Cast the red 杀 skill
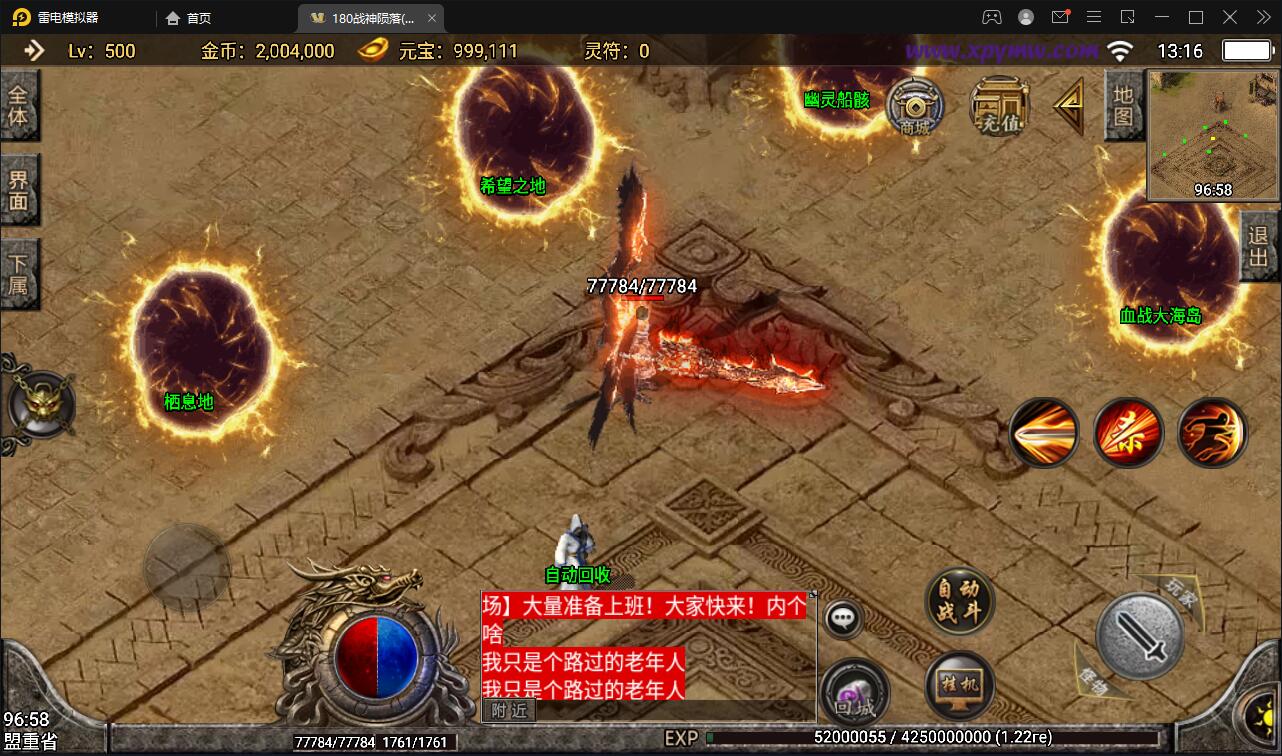Screen dimensions: 1282x756 [1128, 431]
